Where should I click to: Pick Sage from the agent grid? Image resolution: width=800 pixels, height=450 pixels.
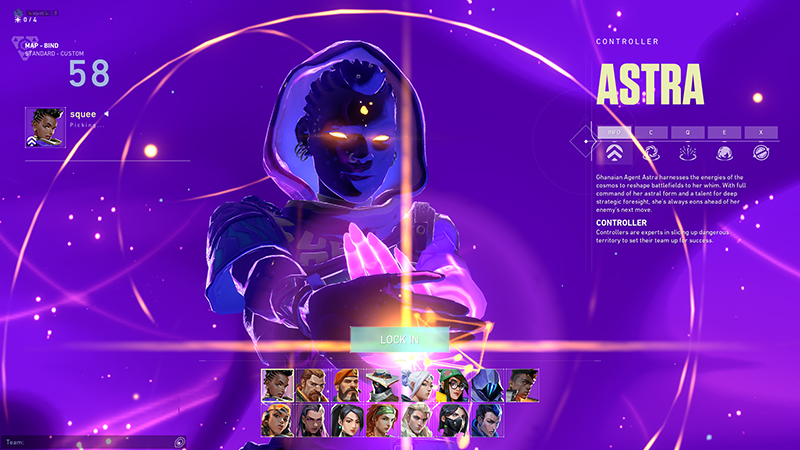347,420
